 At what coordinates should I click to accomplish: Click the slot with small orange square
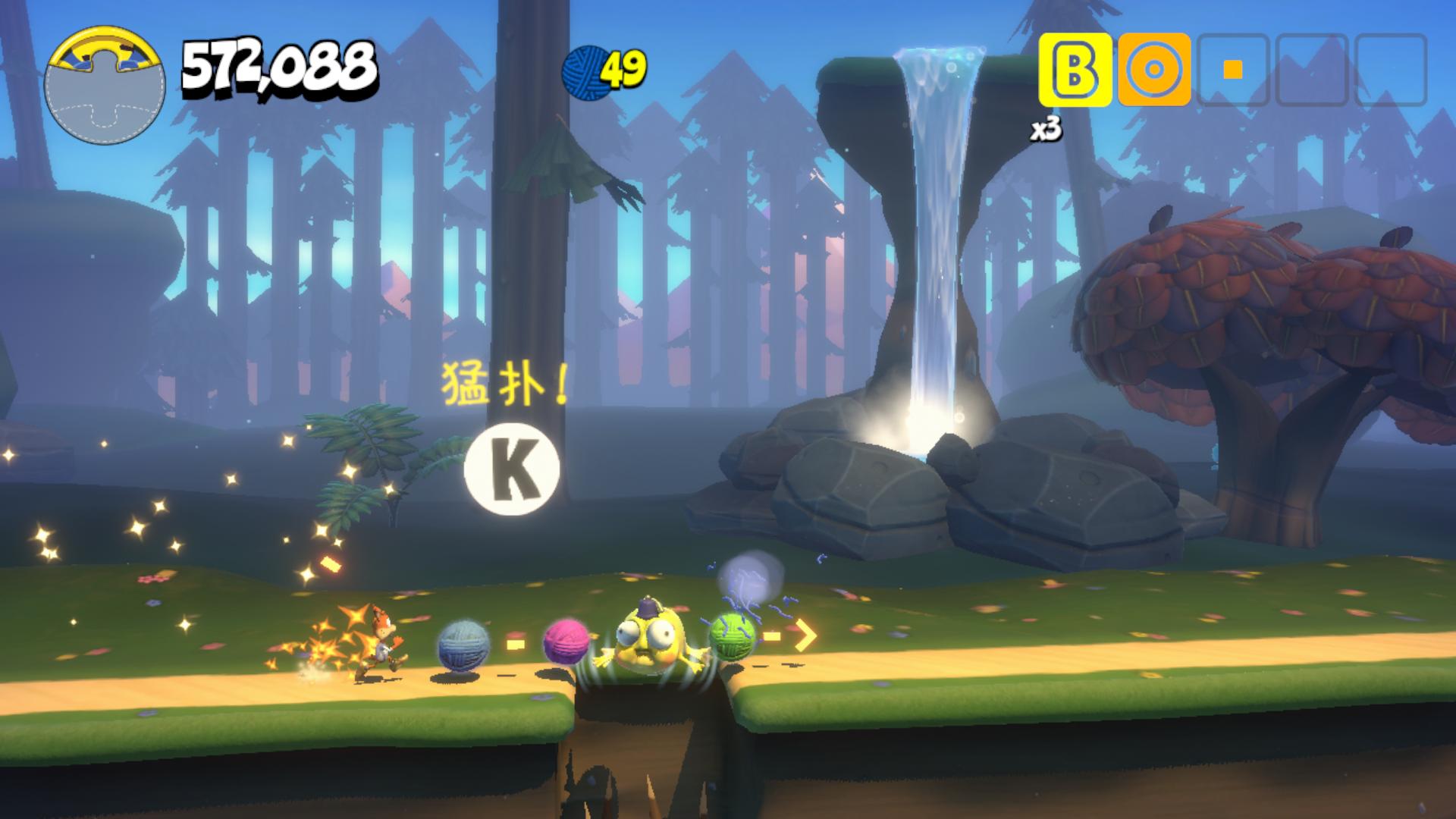pyautogui.click(x=1233, y=70)
